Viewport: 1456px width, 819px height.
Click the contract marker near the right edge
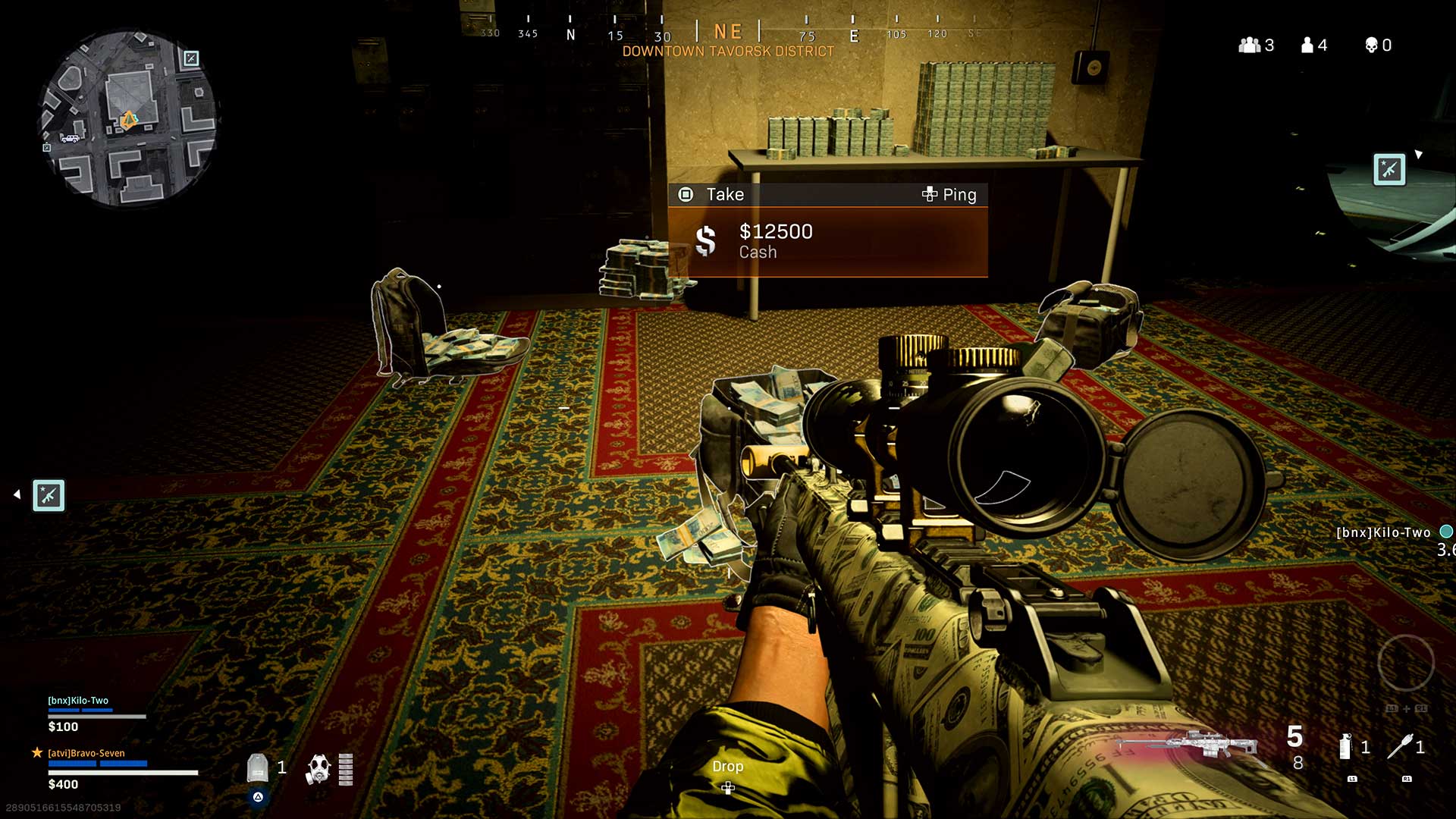1389,169
